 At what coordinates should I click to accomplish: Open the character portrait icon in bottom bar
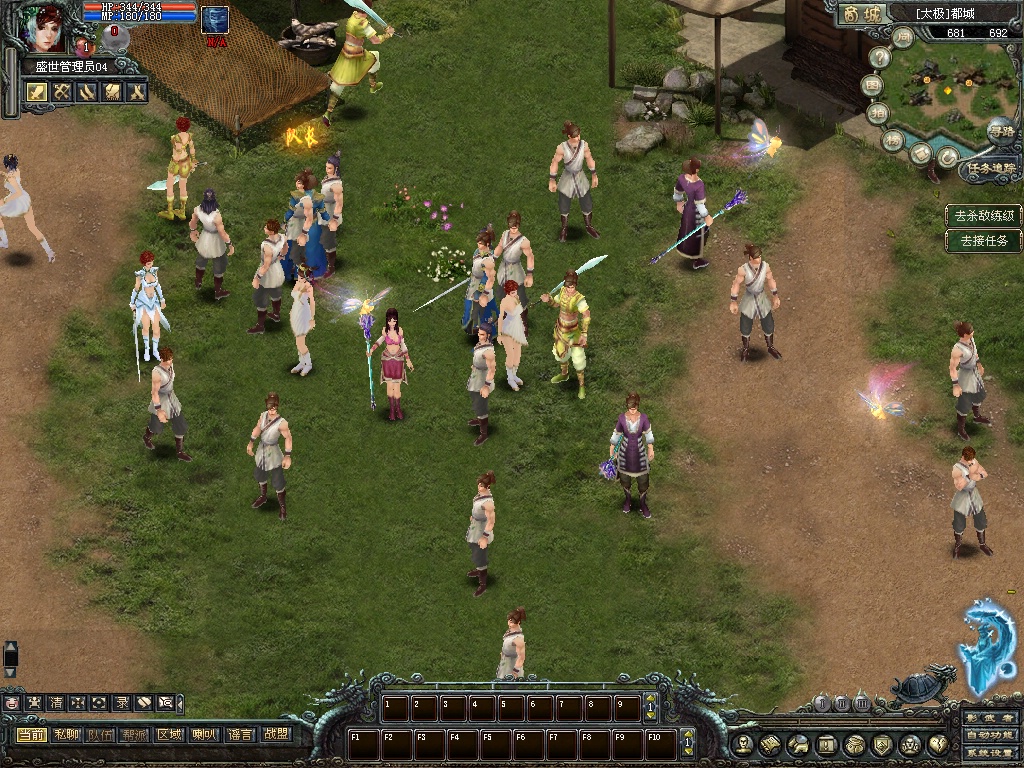point(742,744)
